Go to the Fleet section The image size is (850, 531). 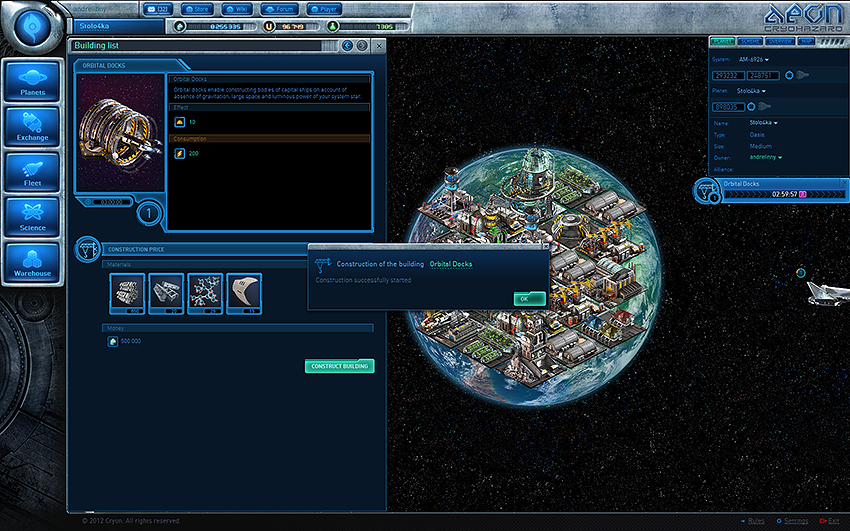[x=32, y=174]
